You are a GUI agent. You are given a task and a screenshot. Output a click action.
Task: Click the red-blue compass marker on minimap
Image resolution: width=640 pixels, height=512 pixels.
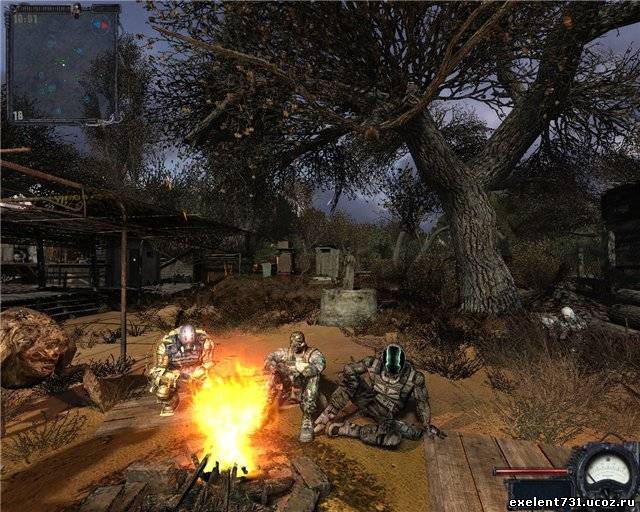point(101,24)
